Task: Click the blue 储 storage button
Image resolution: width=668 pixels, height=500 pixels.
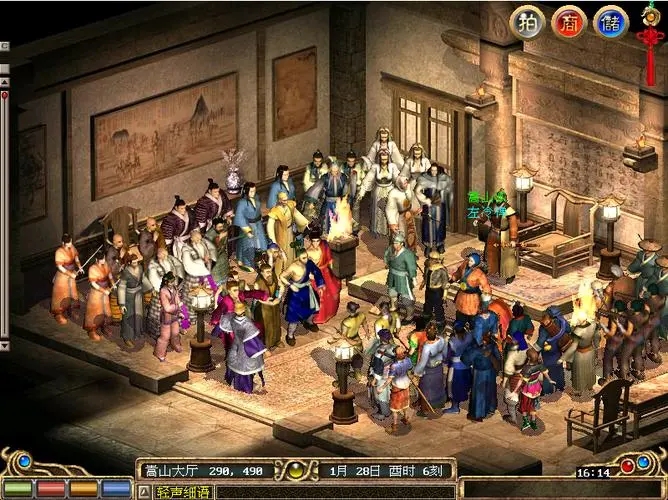Action: (611, 22)
